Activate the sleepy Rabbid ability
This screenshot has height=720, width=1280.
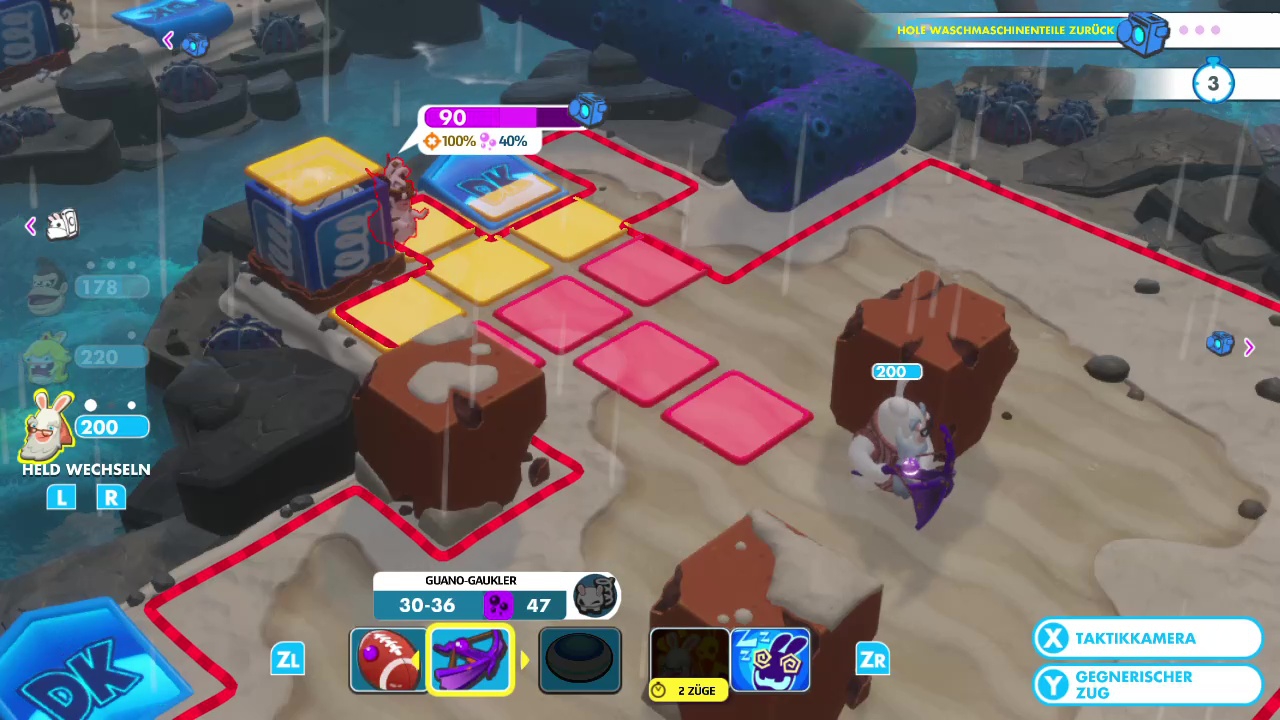[x=770, y=660]
